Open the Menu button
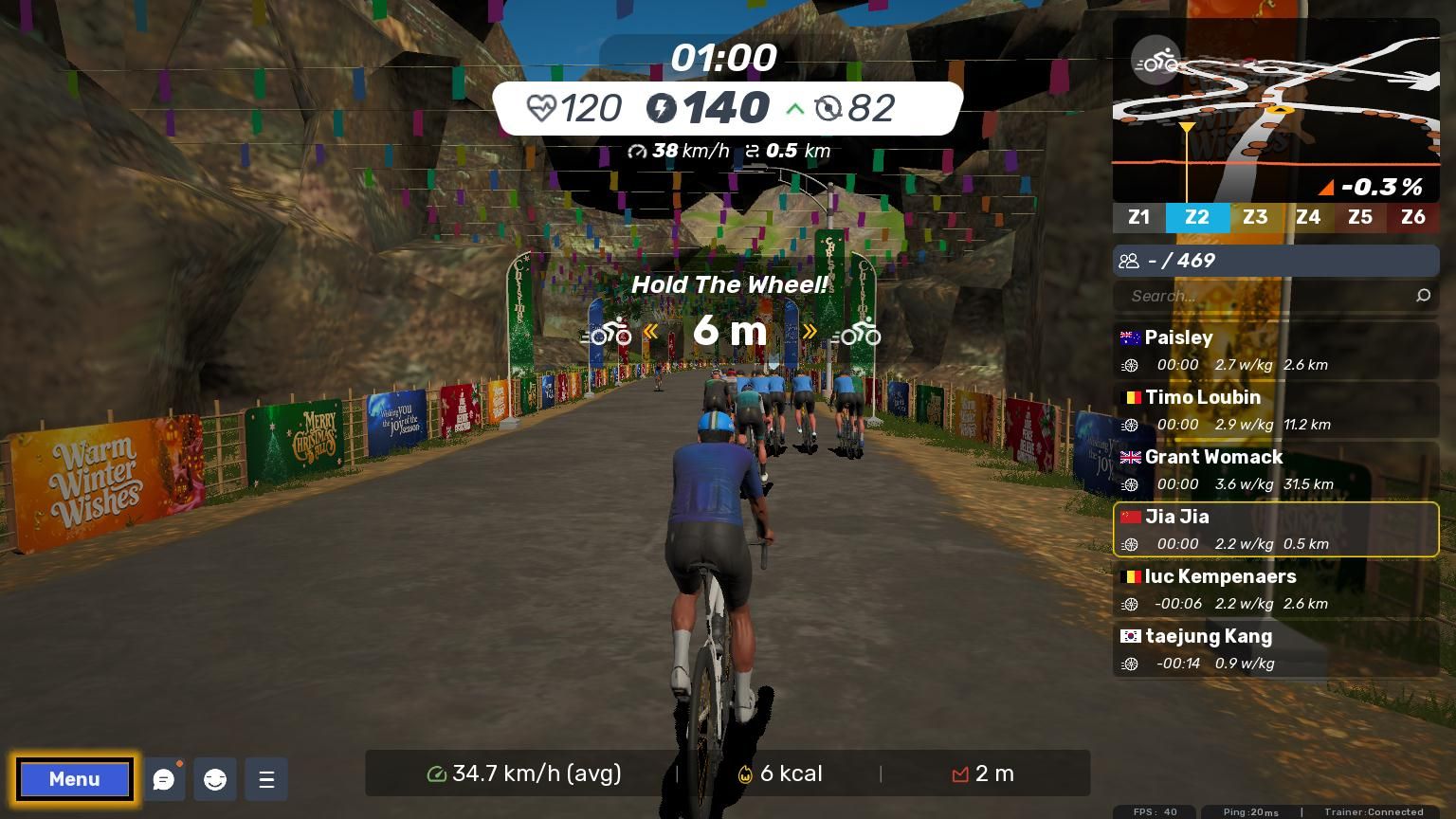1456x819 pixels. tap(74, 779)
